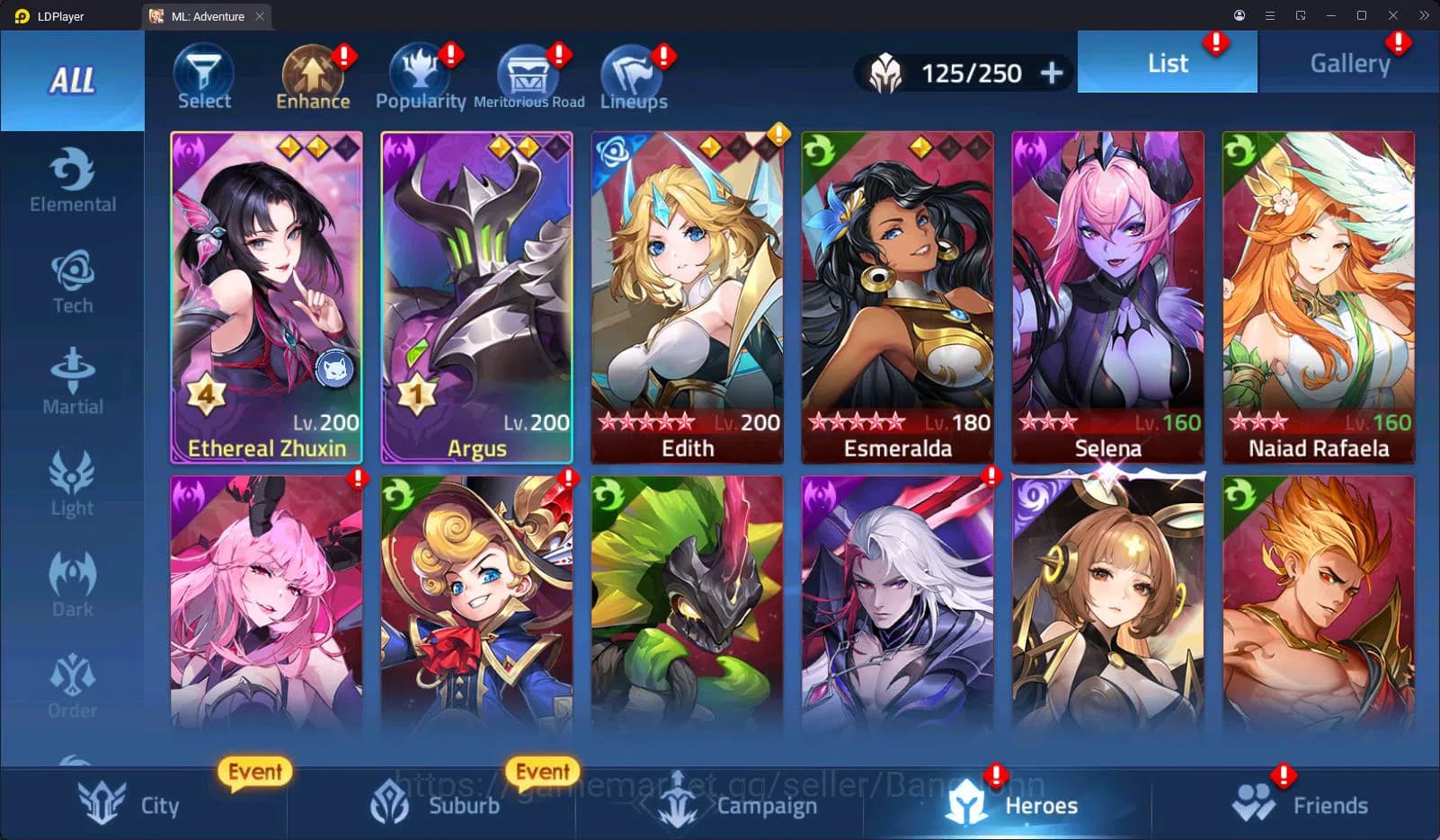Open the Popularity rankings
The width and height of the screenshot is (1440, 840).
tap(421, 76)
